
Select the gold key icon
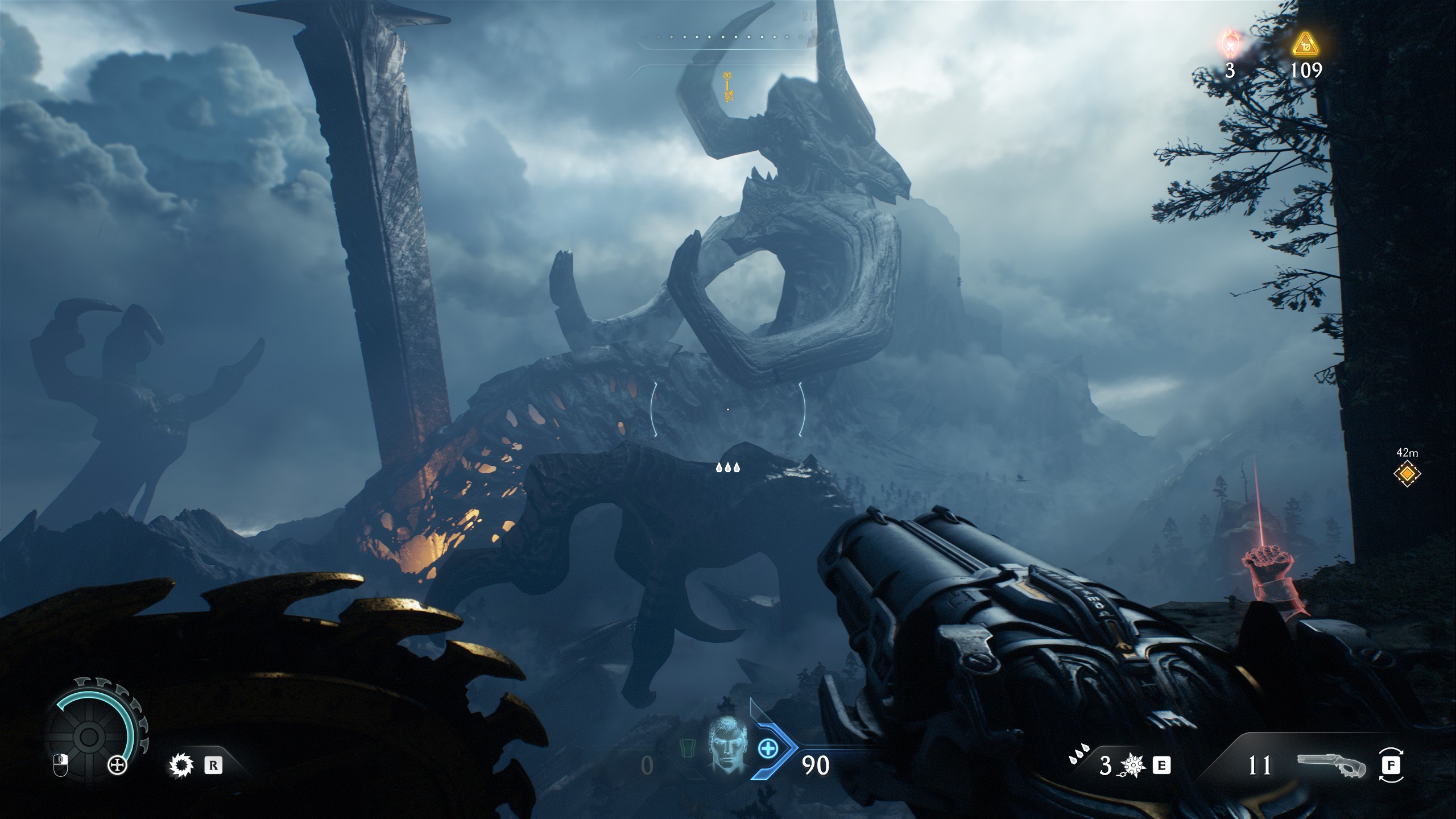tap(727, 87)
